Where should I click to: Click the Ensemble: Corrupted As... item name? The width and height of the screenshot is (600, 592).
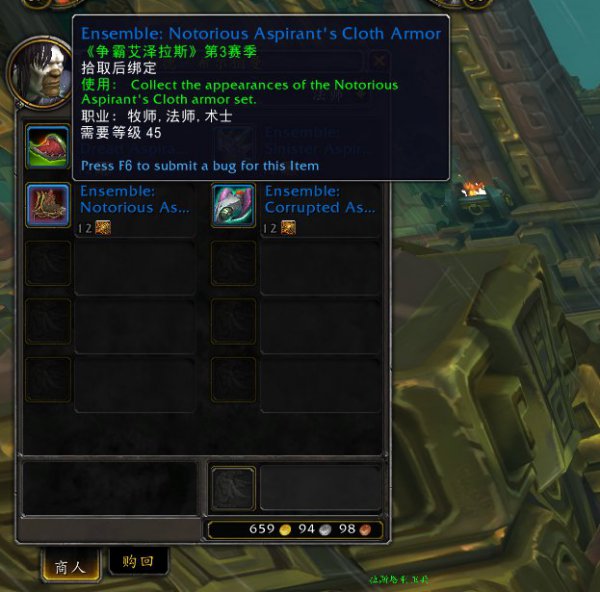click(x=319, y=199)
